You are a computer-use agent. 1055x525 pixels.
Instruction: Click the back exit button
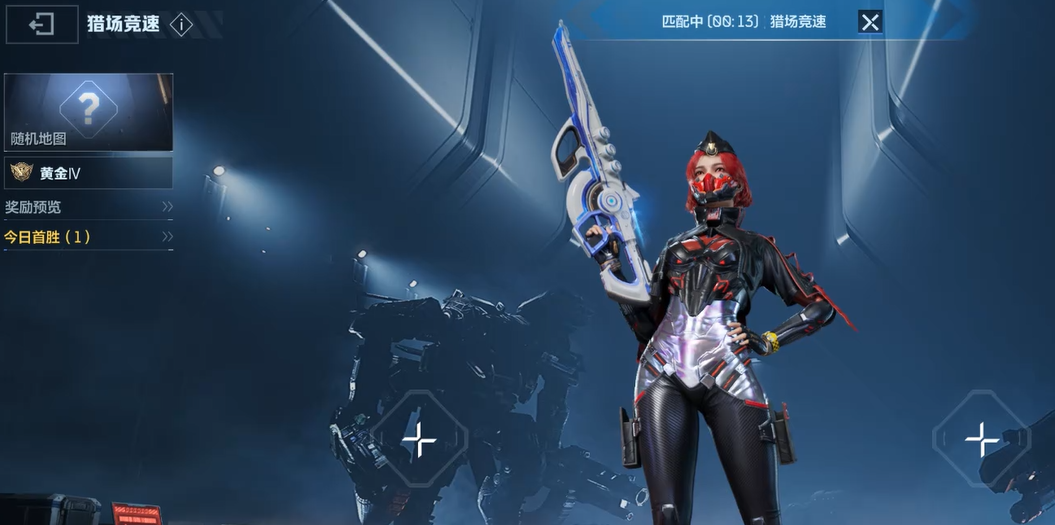coord(42,24)
